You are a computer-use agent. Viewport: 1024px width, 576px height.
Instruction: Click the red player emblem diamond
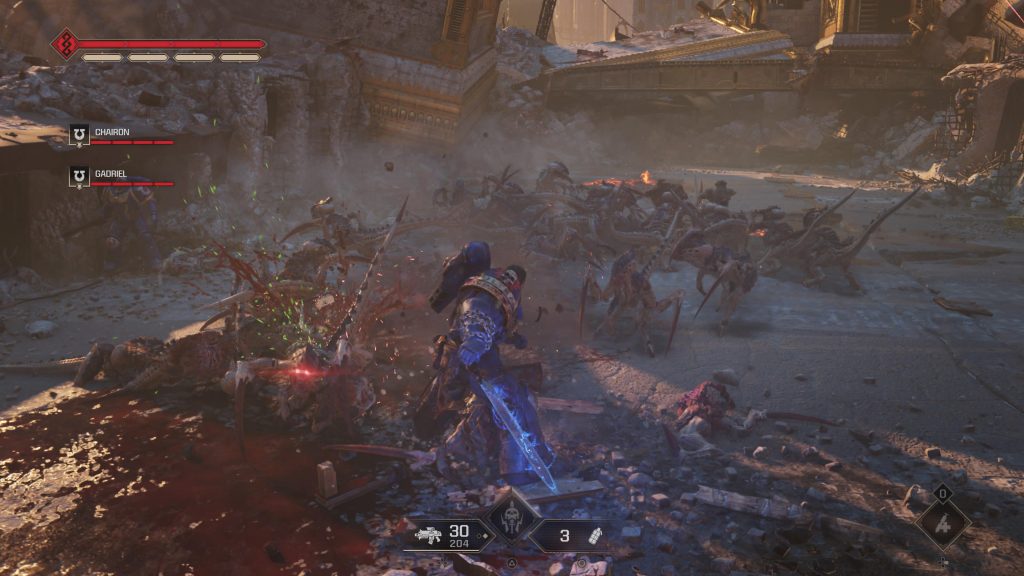point(66,44)
